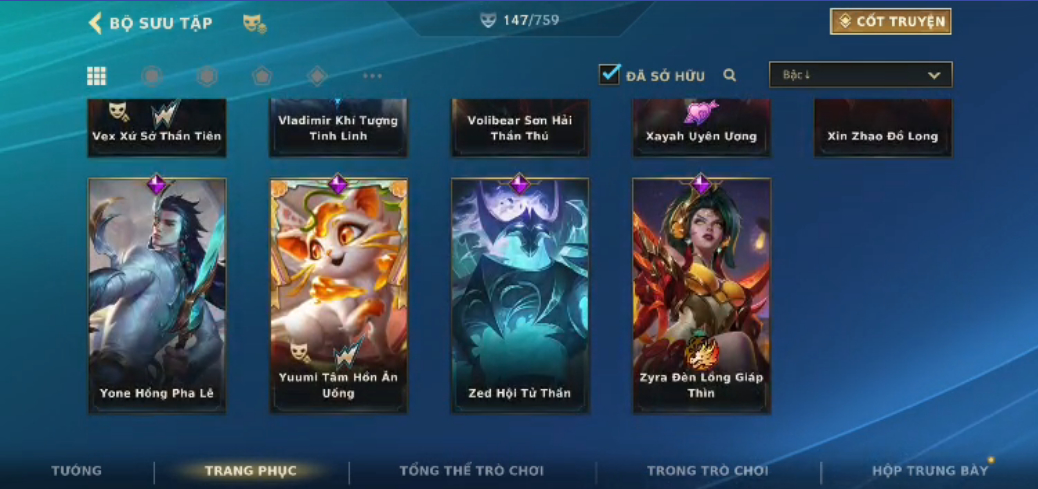Select the grid view filter icon
Screen dimensions: 1038x489
pyautogui.click(x=97, y=76)
